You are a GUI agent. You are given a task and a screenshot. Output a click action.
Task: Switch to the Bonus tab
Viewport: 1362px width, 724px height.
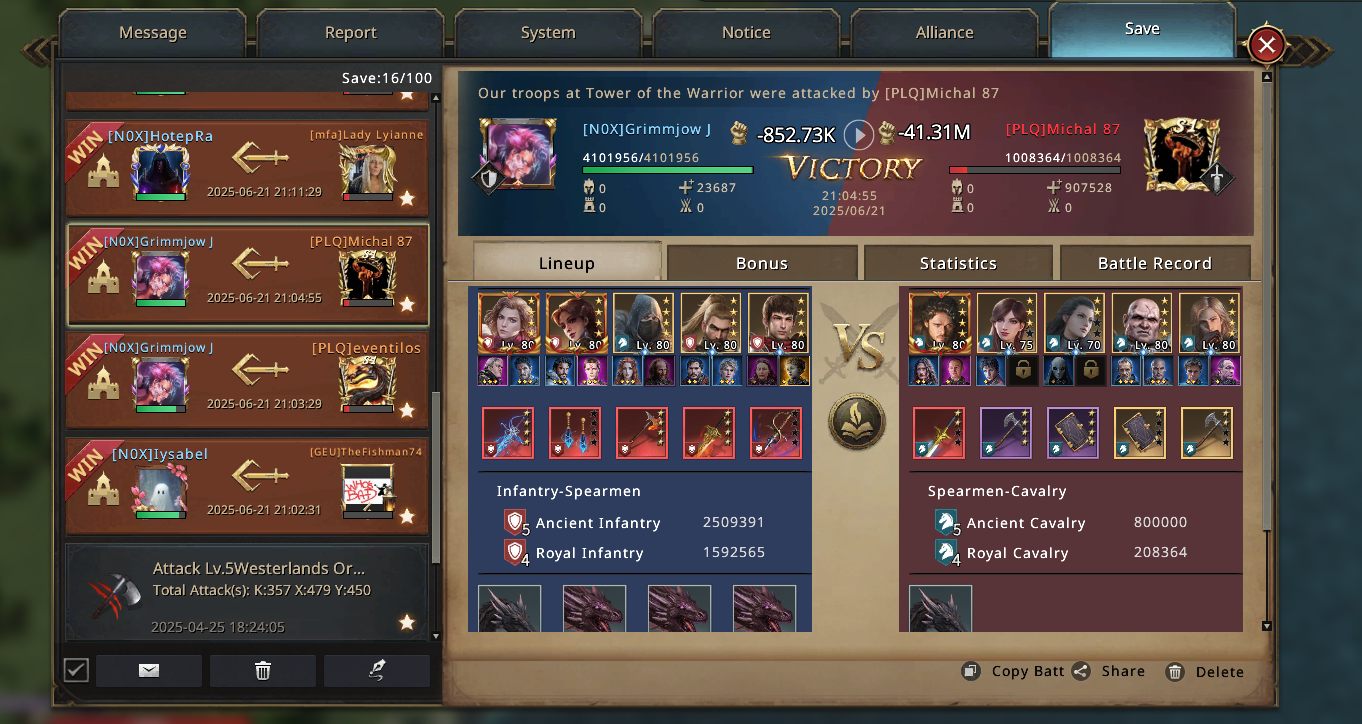point(762,263)
